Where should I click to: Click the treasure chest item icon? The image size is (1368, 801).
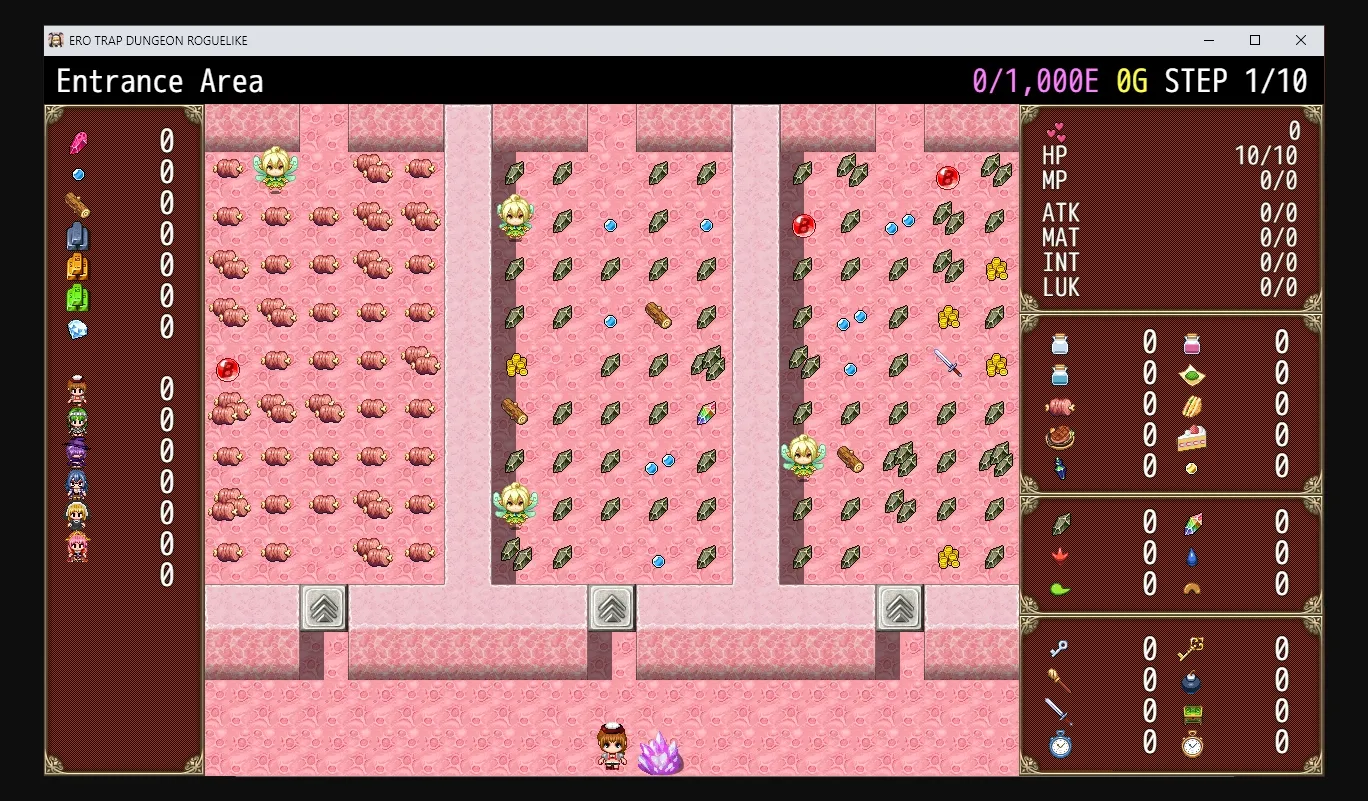pyautogui.click(x=1192, y=715)
